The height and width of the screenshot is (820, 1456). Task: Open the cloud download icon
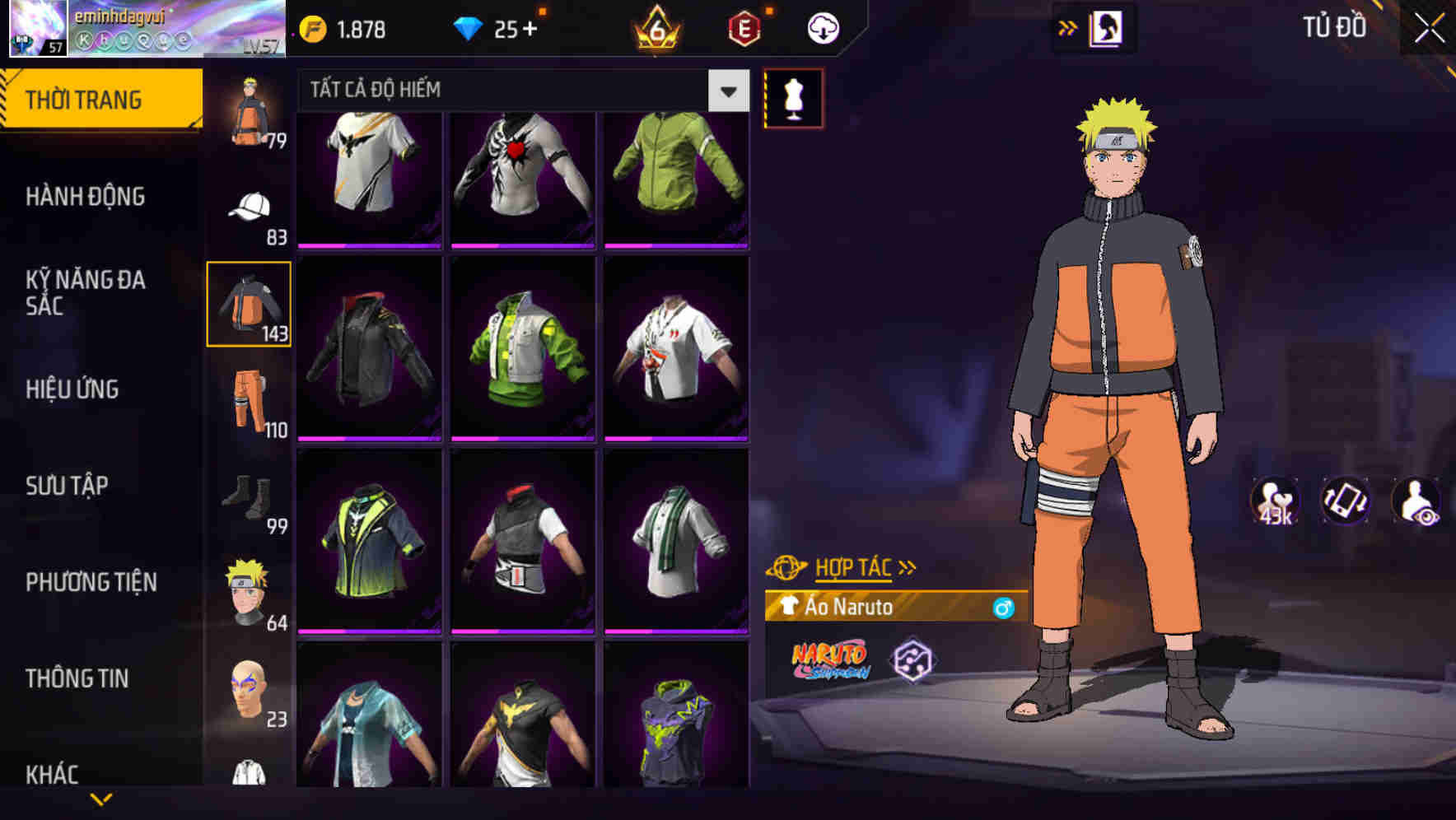[821, 27]
